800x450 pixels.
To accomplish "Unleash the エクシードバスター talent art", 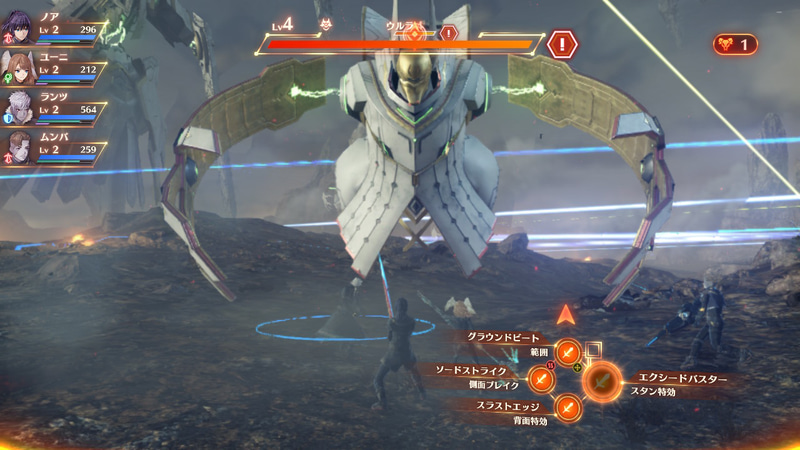I will 601,379.
